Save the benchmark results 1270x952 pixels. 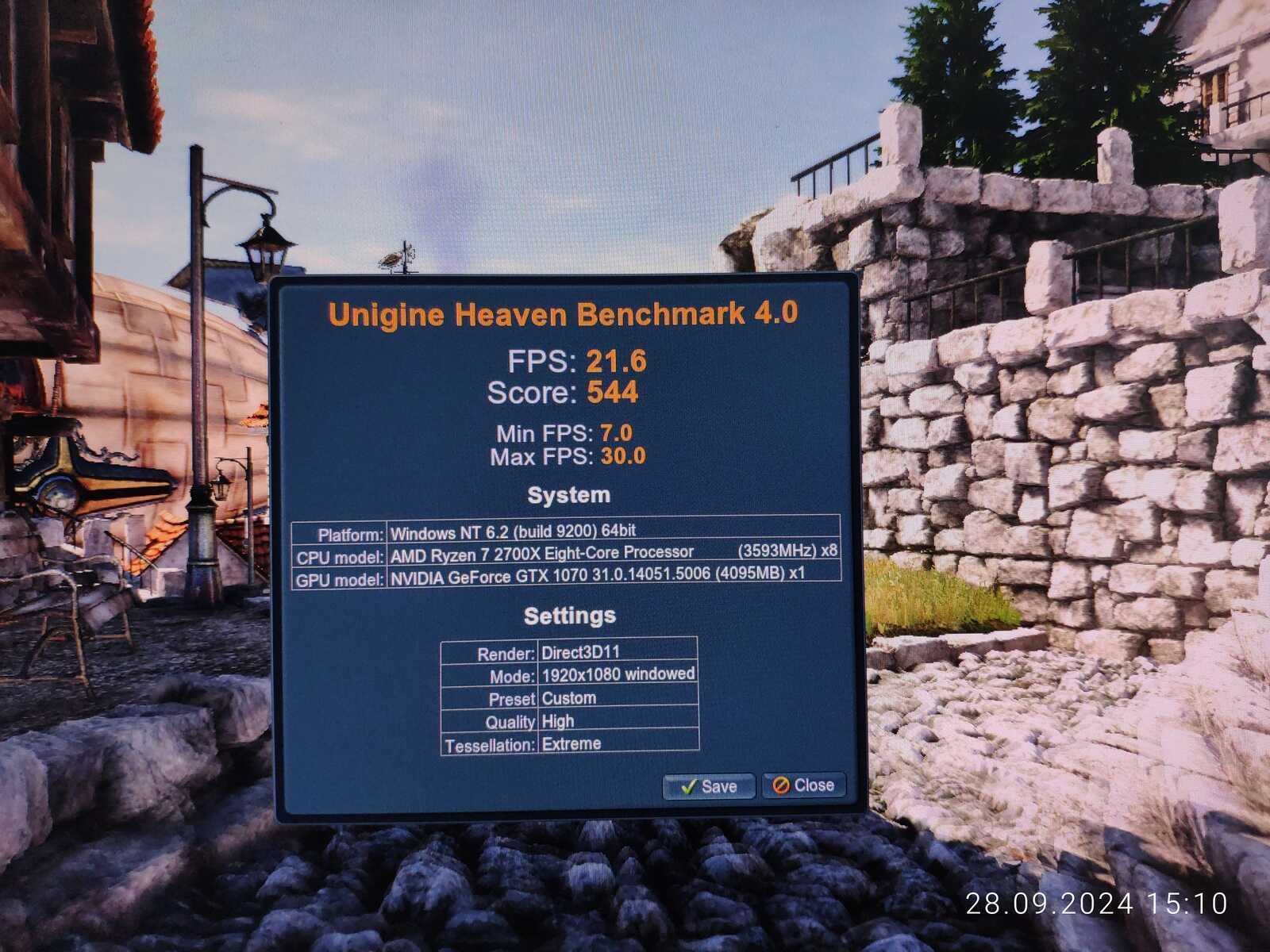709,786
